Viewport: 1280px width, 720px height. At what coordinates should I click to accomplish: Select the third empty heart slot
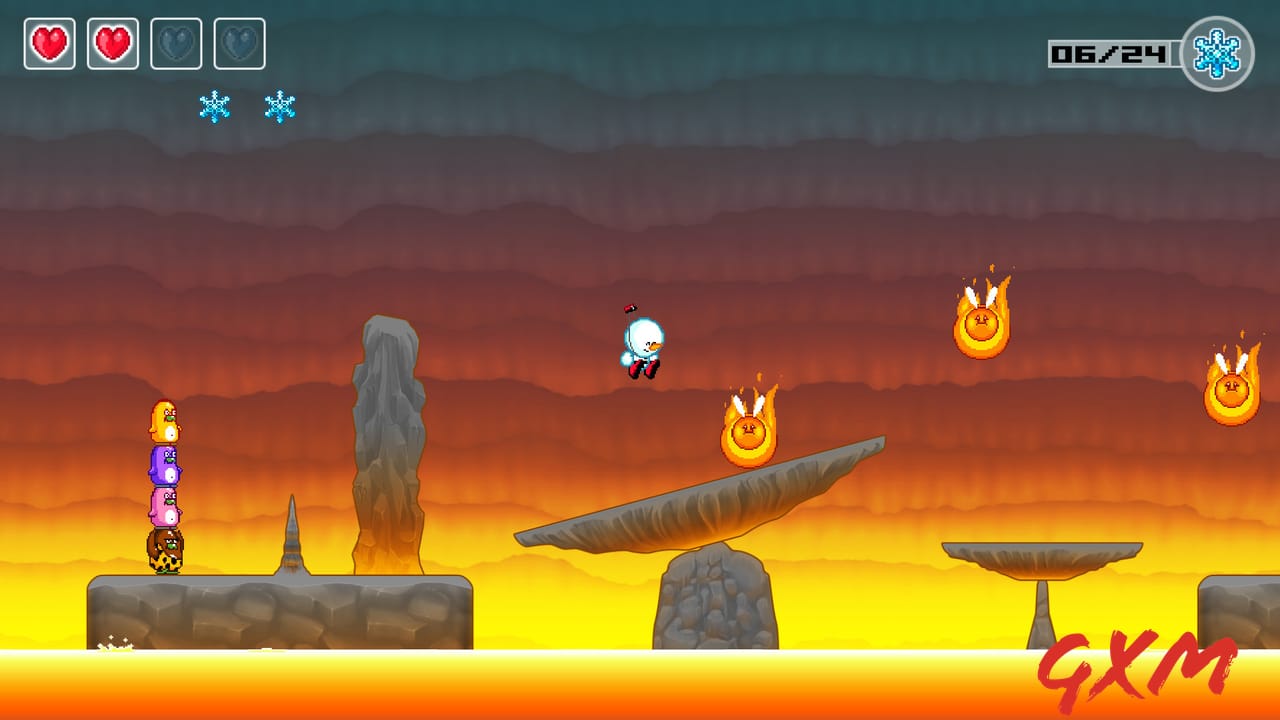tap(177, 42)
